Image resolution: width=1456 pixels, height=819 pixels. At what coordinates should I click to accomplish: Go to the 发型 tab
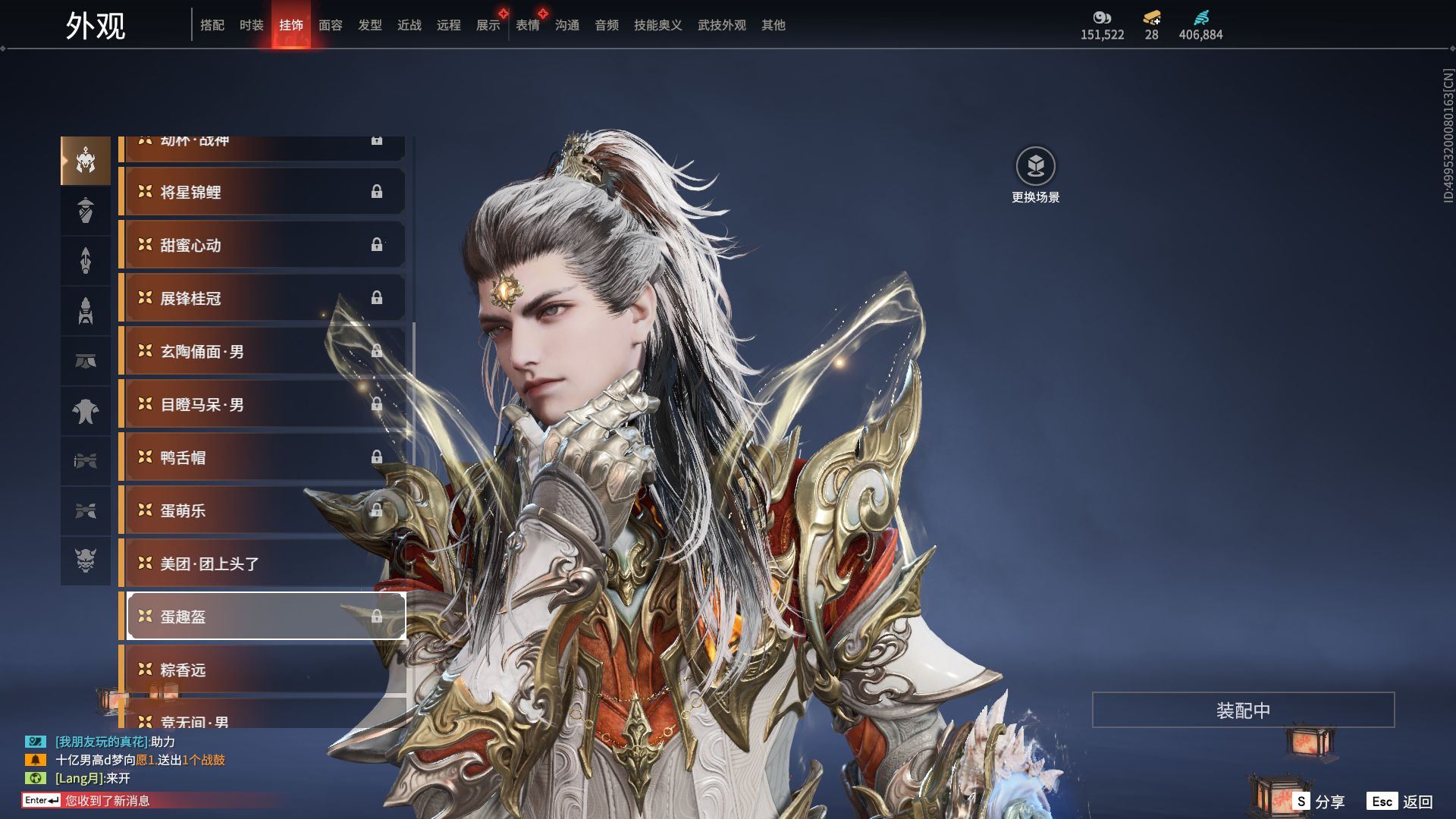[x=369, y=25]
